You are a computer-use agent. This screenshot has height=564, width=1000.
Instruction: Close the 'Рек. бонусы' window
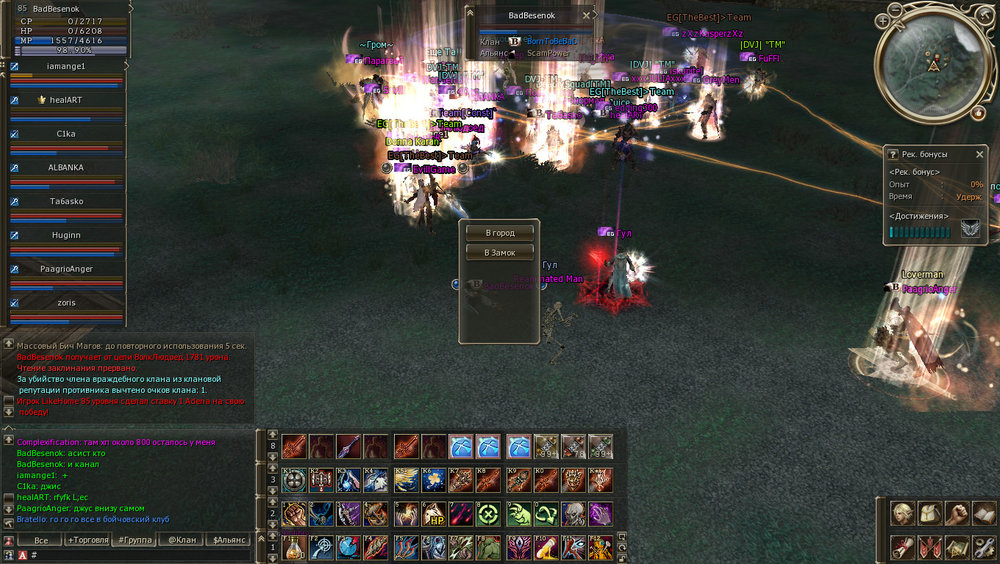980,154
